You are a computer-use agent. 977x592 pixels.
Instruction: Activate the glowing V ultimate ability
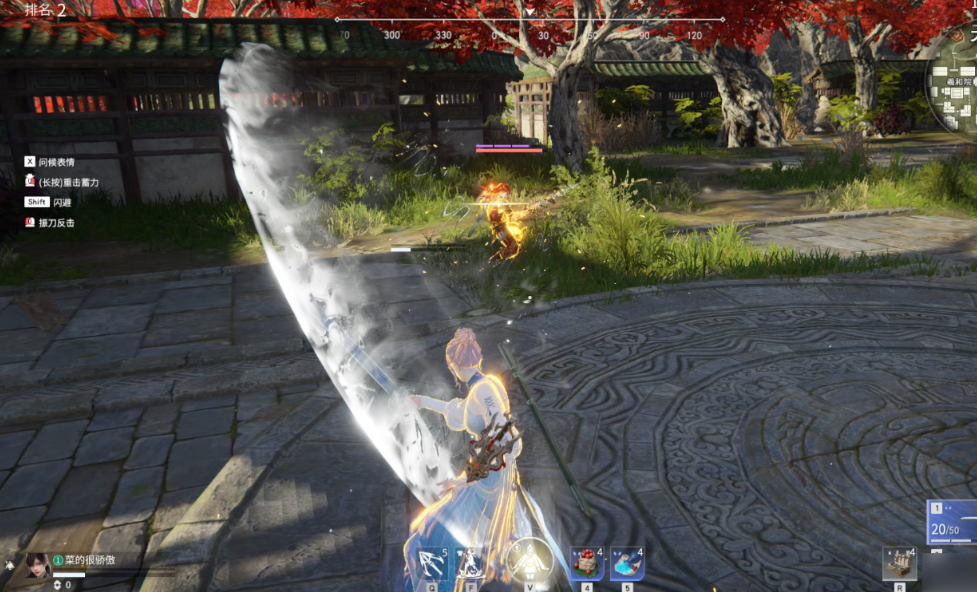tap(529, 560)
